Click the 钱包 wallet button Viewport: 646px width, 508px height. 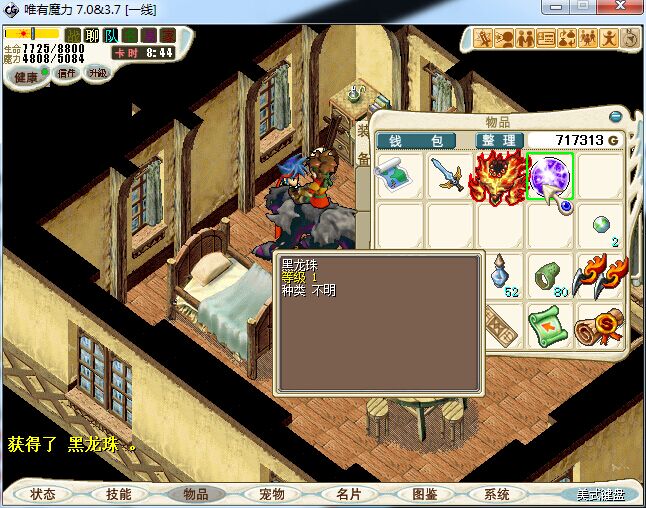(417, 141)
